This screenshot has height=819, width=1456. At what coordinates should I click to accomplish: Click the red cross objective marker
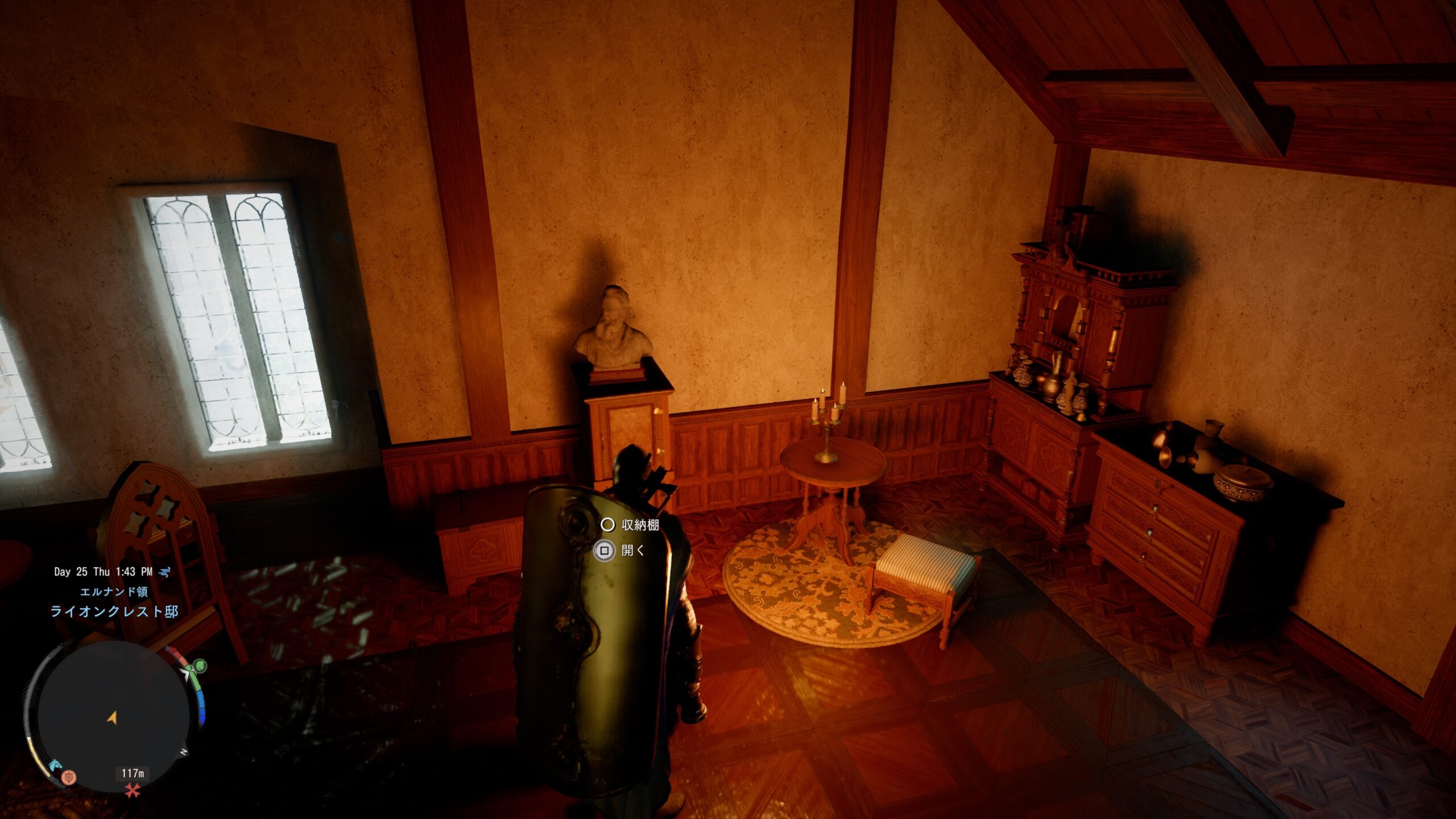click(133, 790)
